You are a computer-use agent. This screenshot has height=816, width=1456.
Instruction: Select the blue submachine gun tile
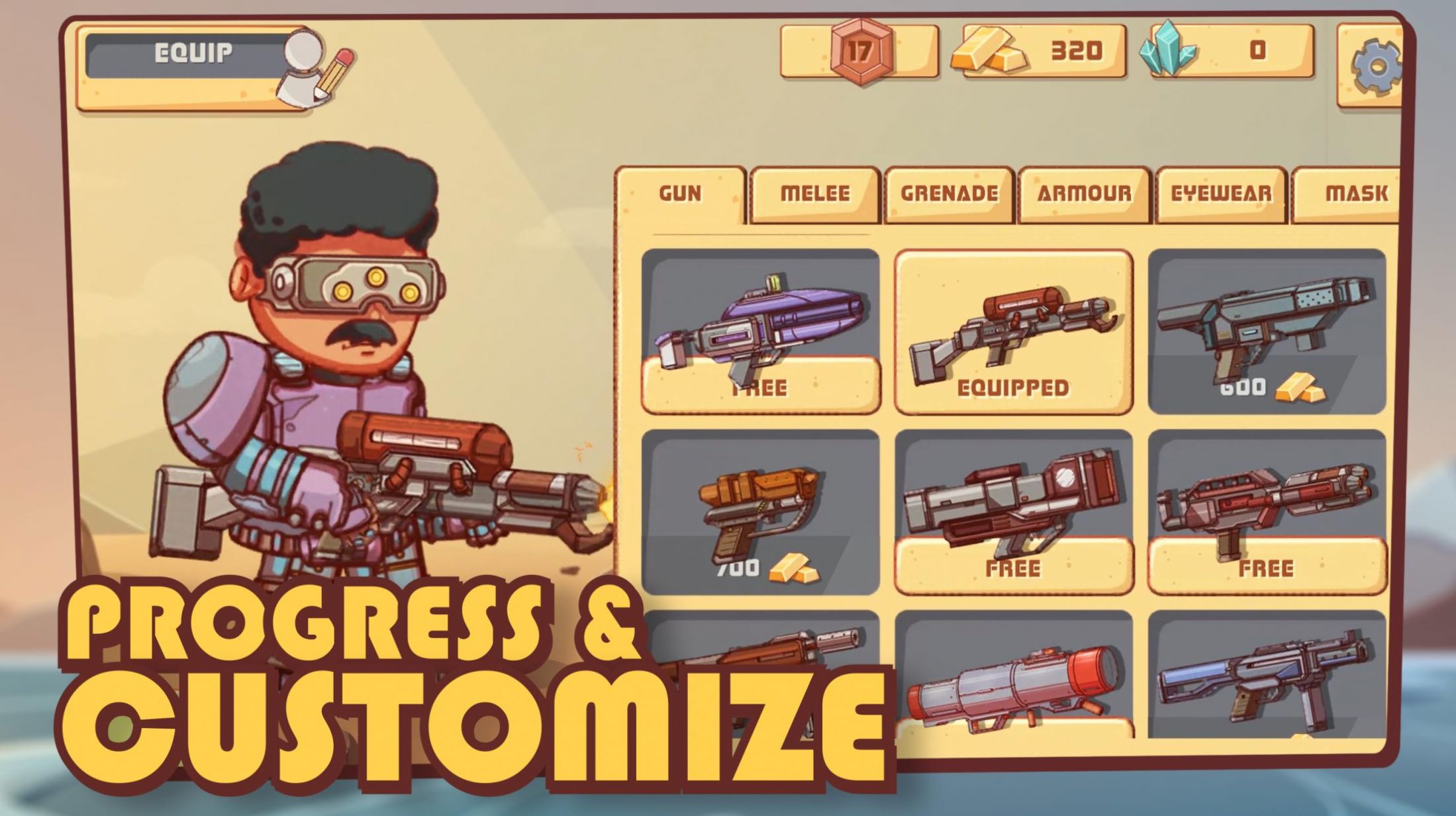pyautogui.click(x=1266, y=682)
